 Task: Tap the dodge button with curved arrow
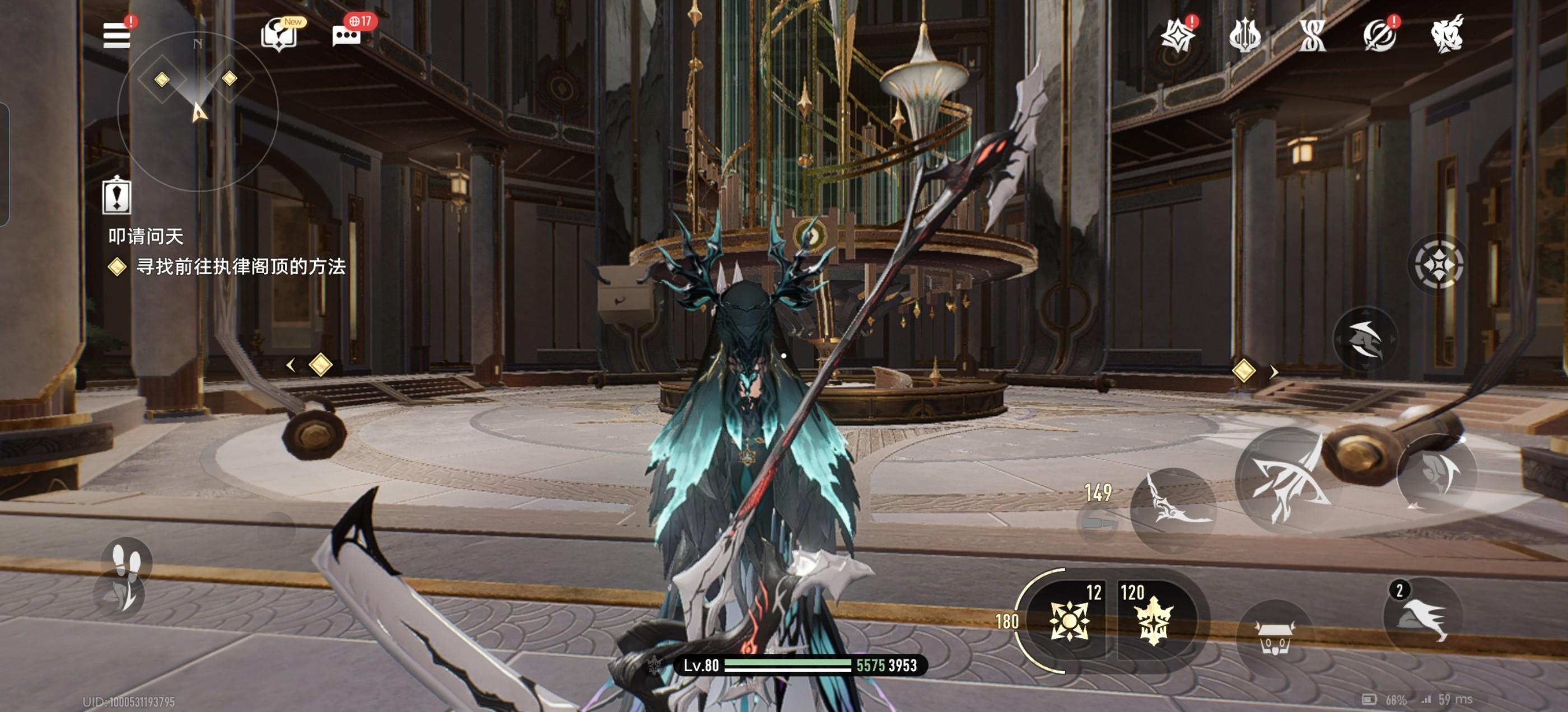coord(1436,475)
